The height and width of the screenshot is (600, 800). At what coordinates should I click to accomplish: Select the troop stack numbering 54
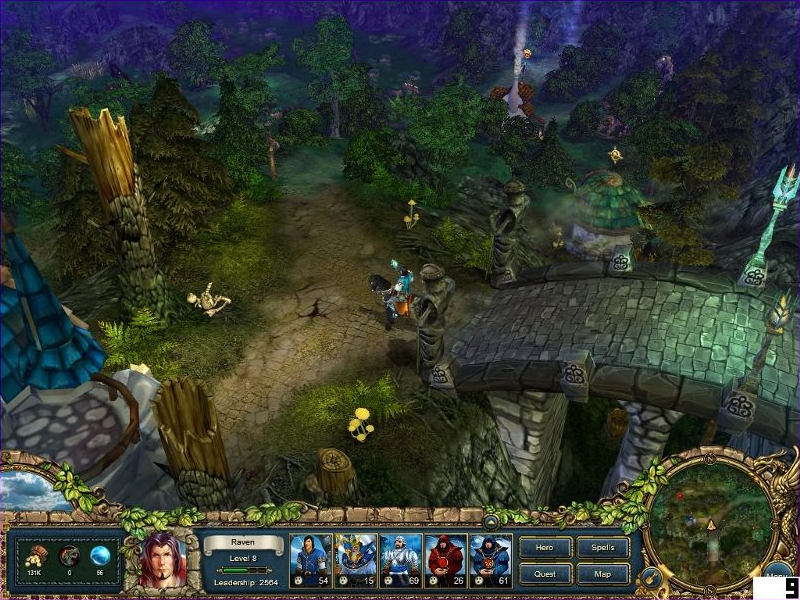310,560
